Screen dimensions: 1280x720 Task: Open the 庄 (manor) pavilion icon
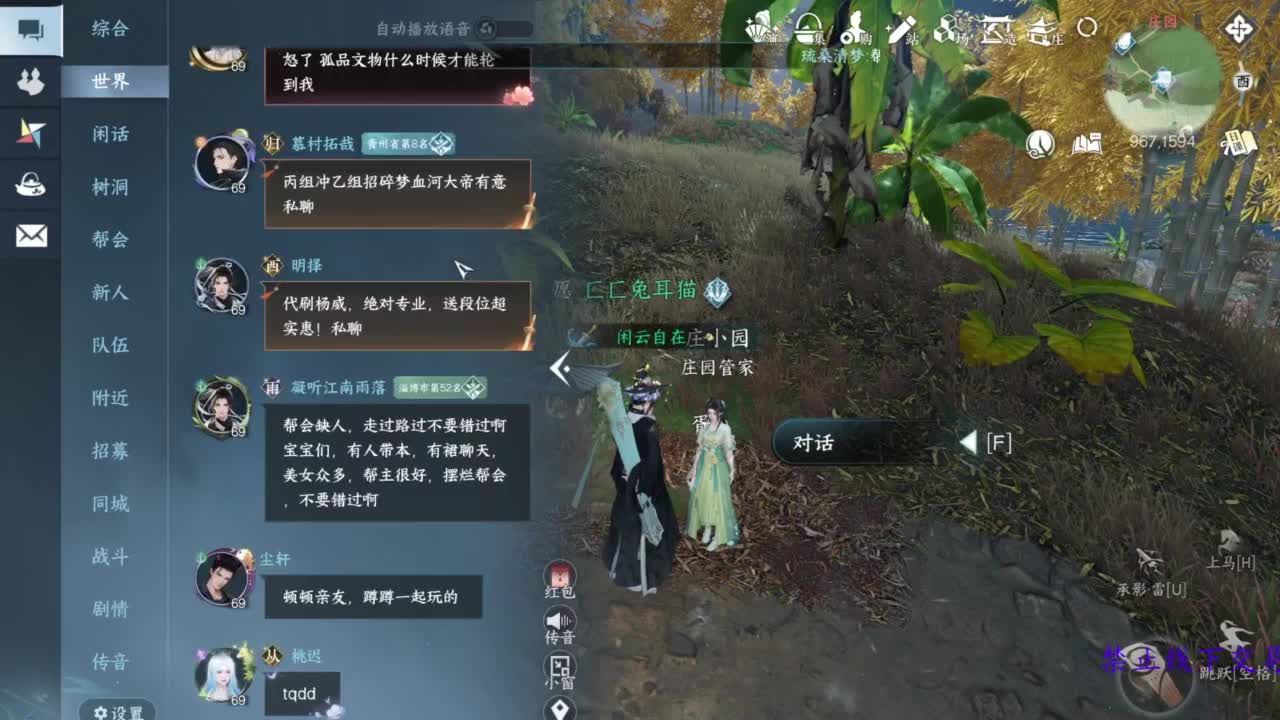(x=1042, y=30)
